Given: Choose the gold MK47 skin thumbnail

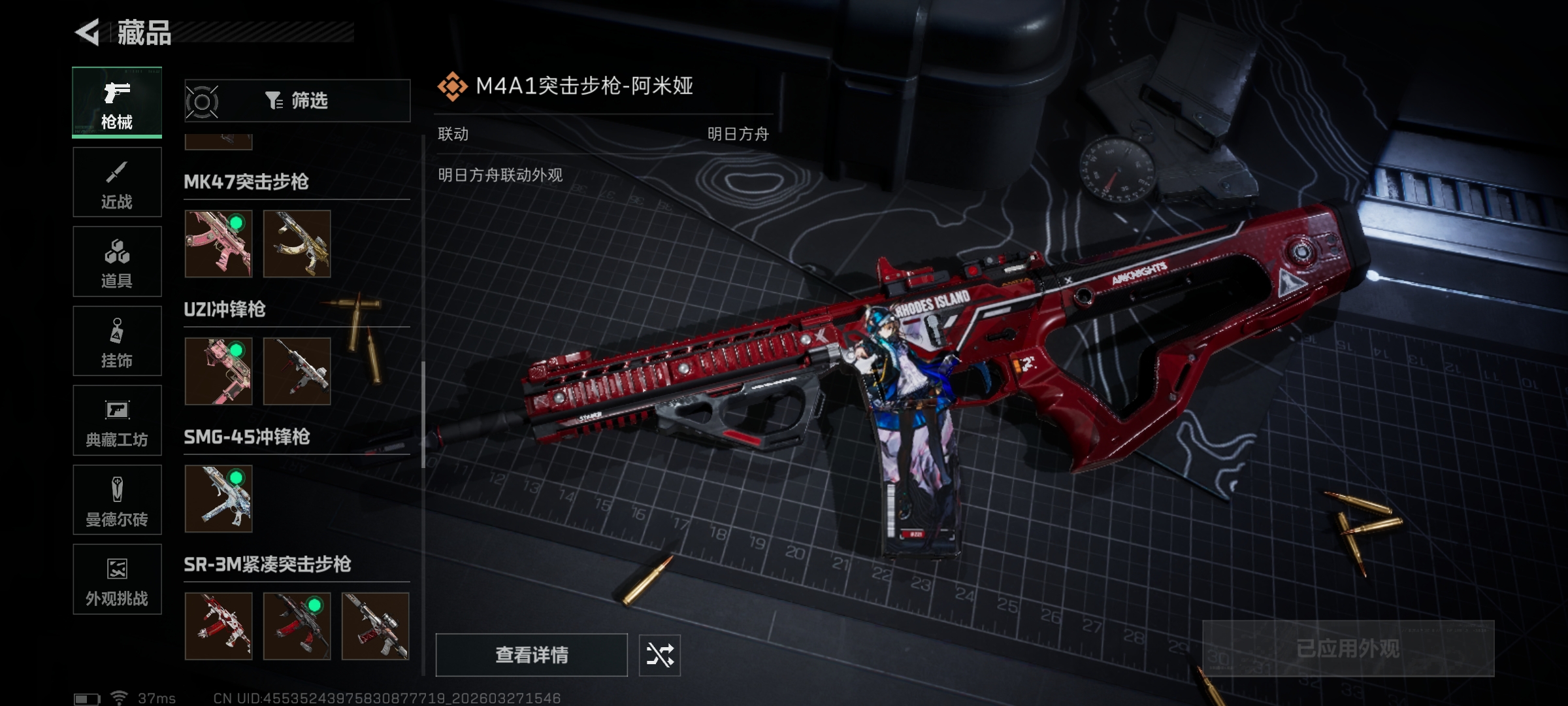Looking at the screenshot, I should (x=297, y=244).
